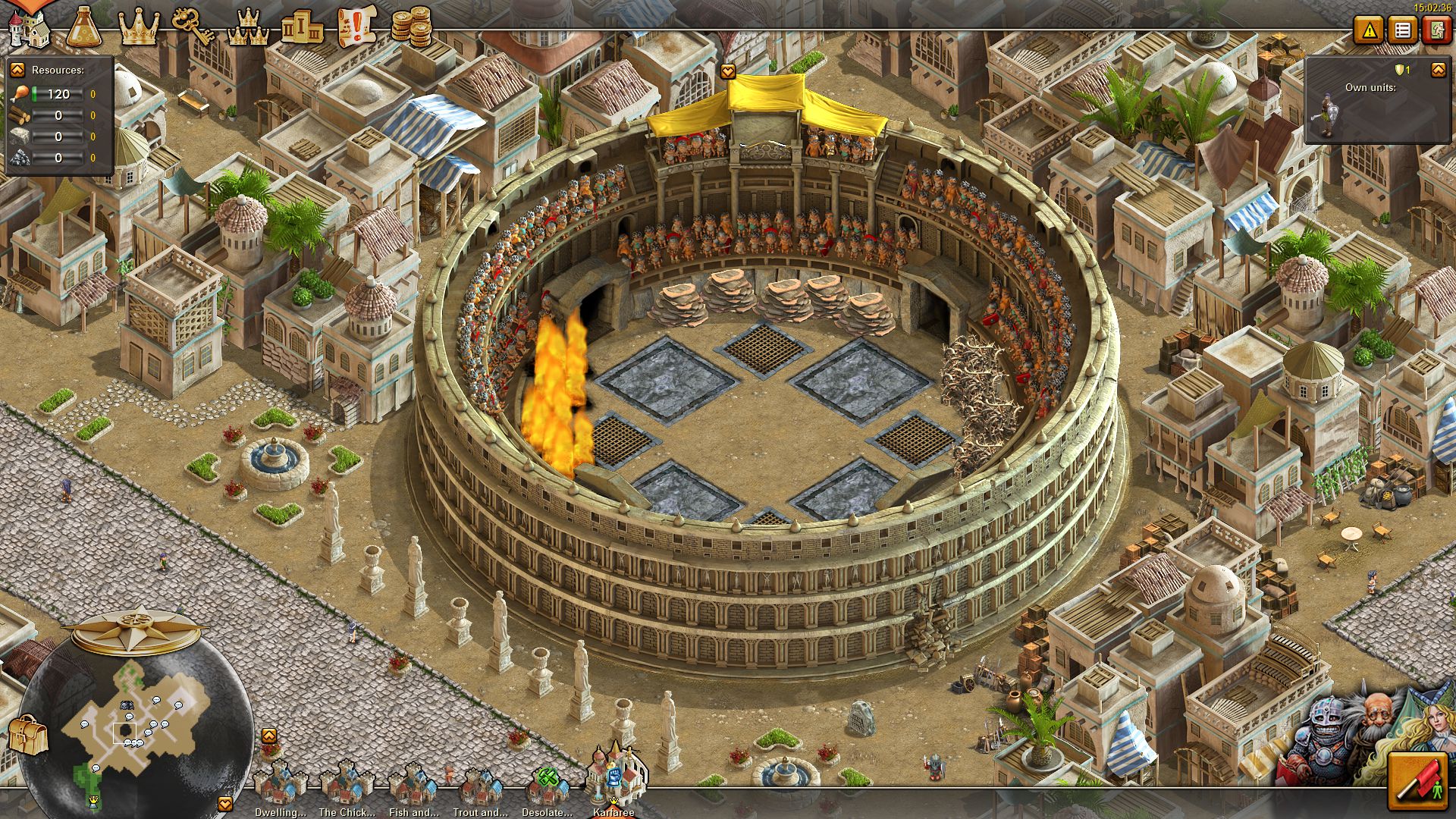Choose the Desolate... village
Screen dimensions: 1456x819
[x=547, y=789]
